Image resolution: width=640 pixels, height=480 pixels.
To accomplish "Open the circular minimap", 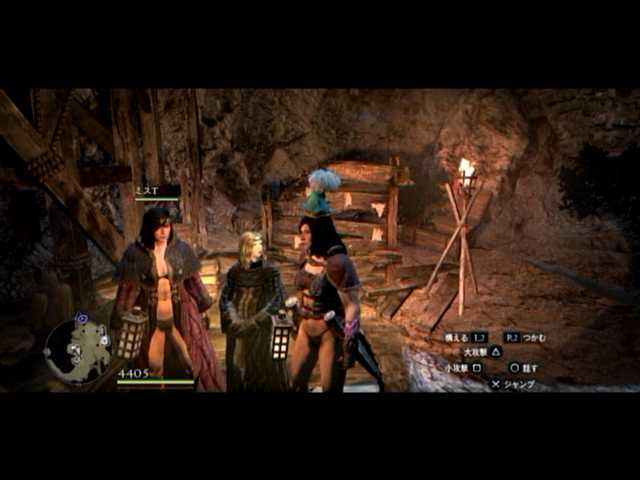I will (79, 351).
